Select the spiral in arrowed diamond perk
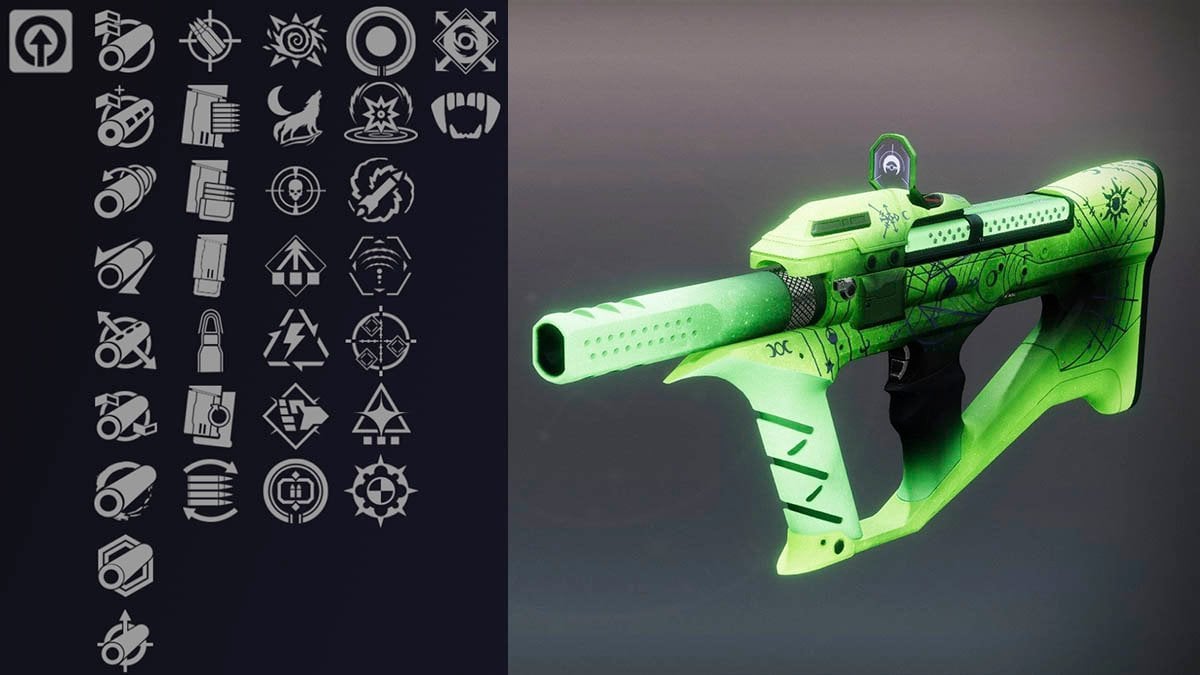The height and width of the screenshot is (675, 1200). (x=466, y=41)
